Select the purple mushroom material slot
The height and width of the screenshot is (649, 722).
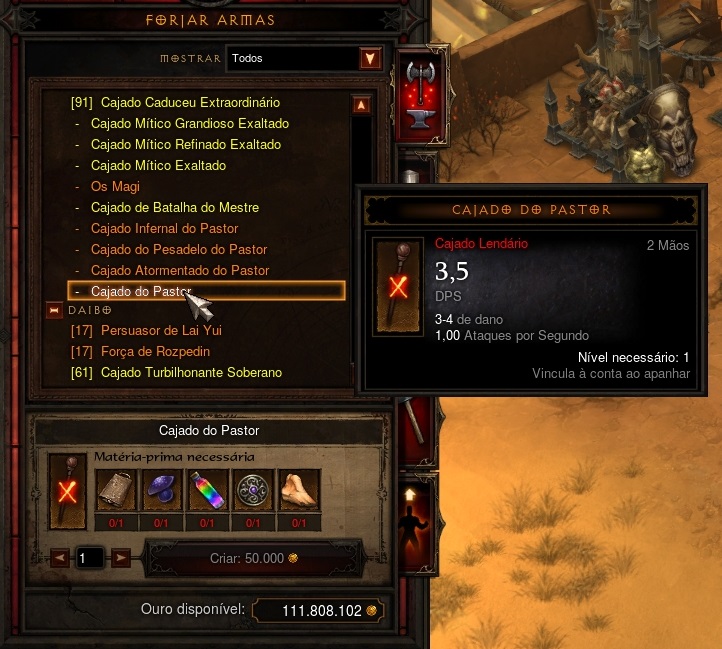pyautogui.click(x=161, y=492)
